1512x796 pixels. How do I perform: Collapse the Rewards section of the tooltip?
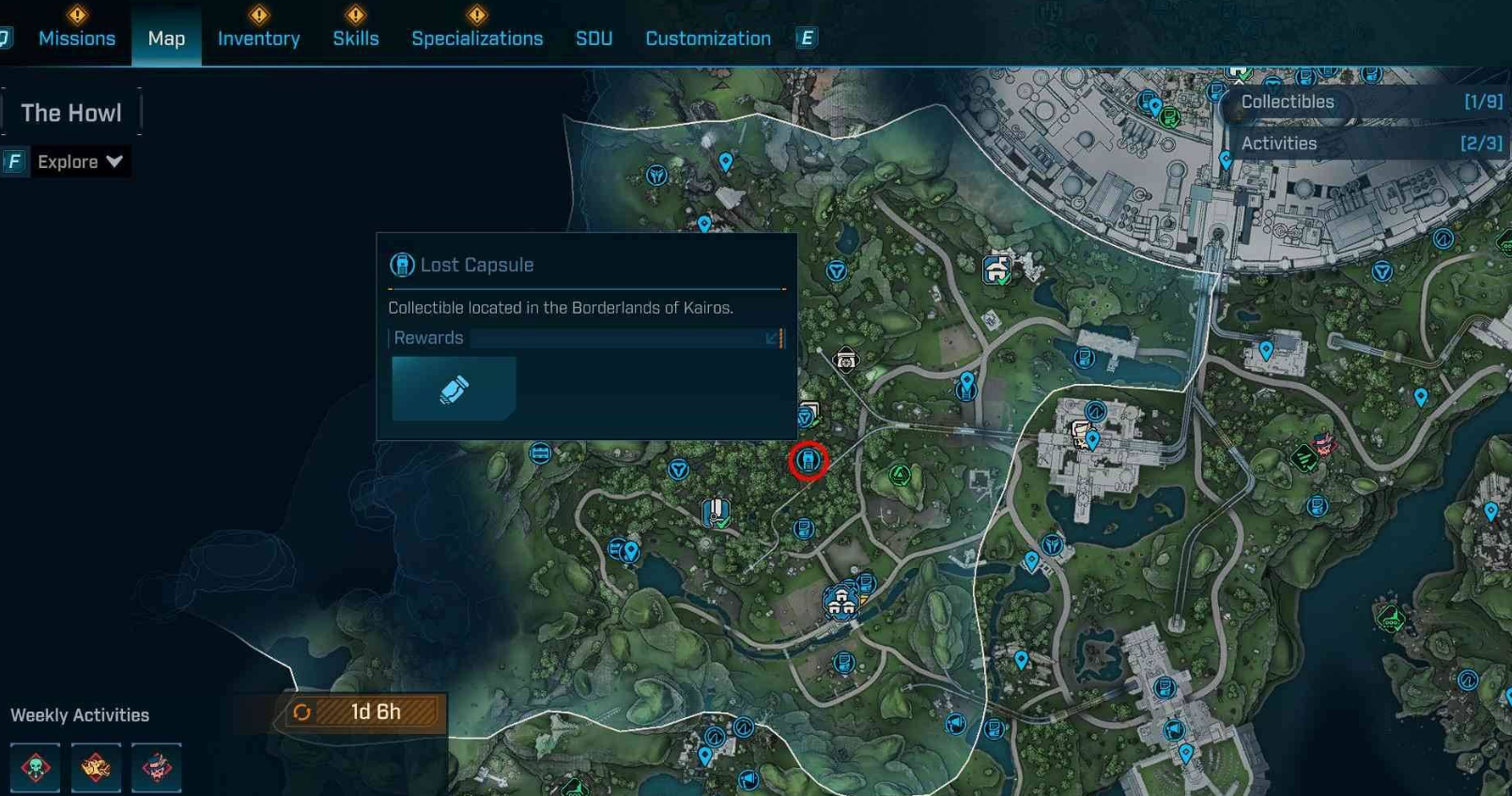[x=772, y=338]
